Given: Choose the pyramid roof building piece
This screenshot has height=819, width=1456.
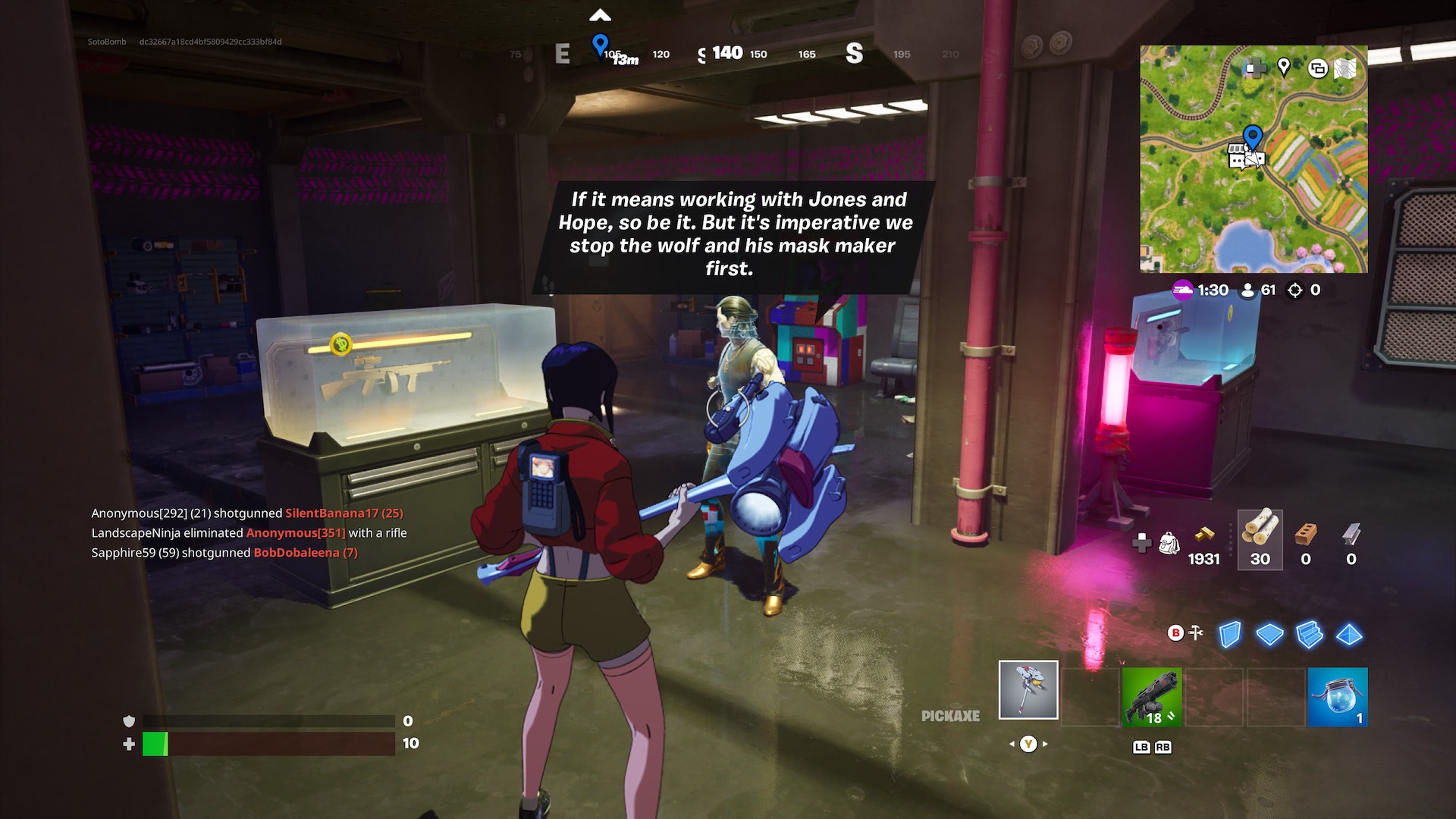Looking at the screenshot, I should [1349, 634].
